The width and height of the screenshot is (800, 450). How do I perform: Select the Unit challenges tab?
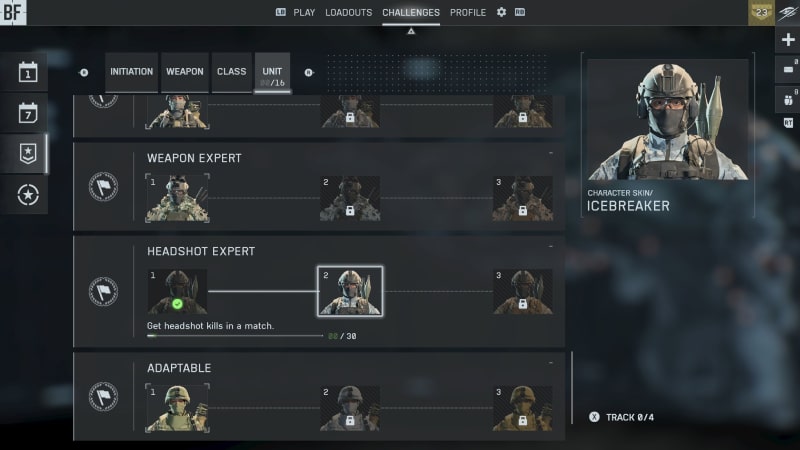272,72
